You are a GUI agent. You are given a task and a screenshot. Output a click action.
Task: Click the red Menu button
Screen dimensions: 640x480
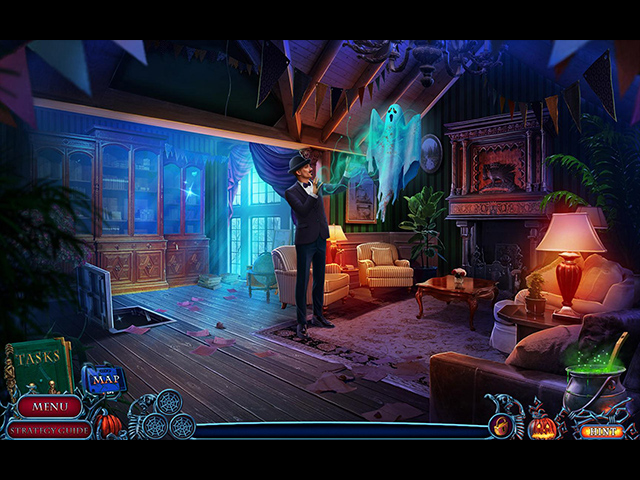coord(48,407)
